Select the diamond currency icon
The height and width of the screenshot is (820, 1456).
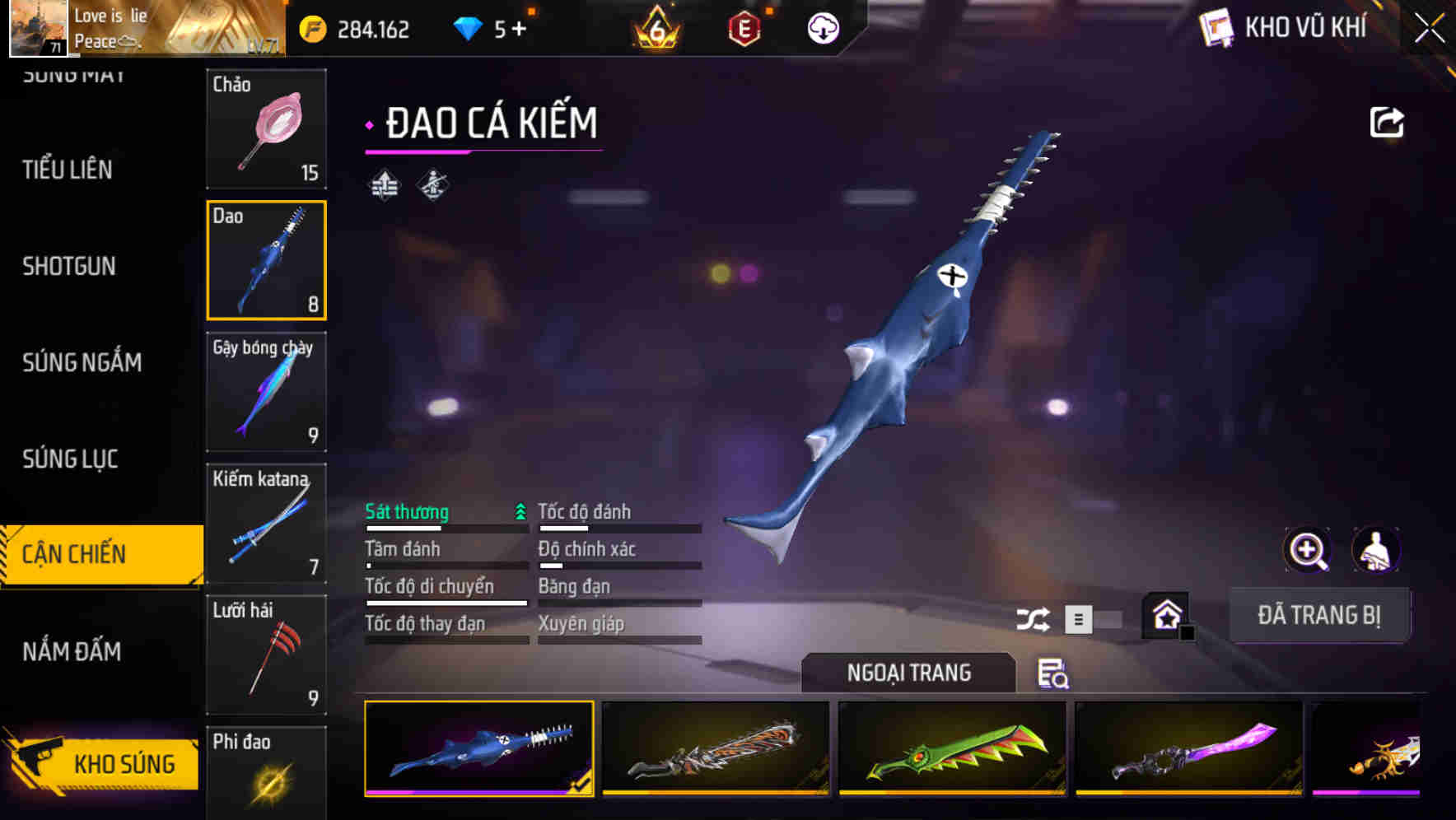tap(469, 27)
